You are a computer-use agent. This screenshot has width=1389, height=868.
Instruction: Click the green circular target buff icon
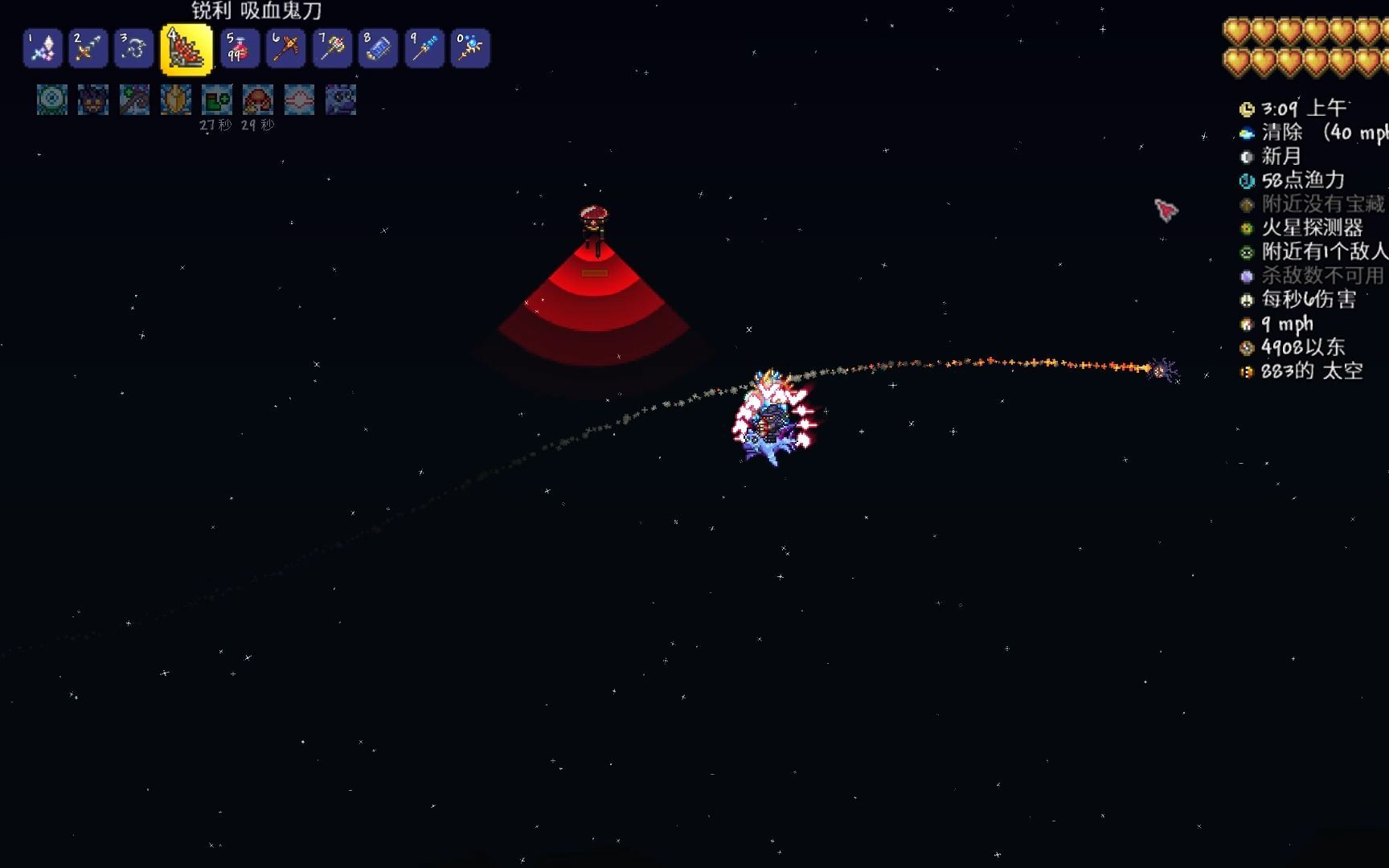tap(52, 100)
